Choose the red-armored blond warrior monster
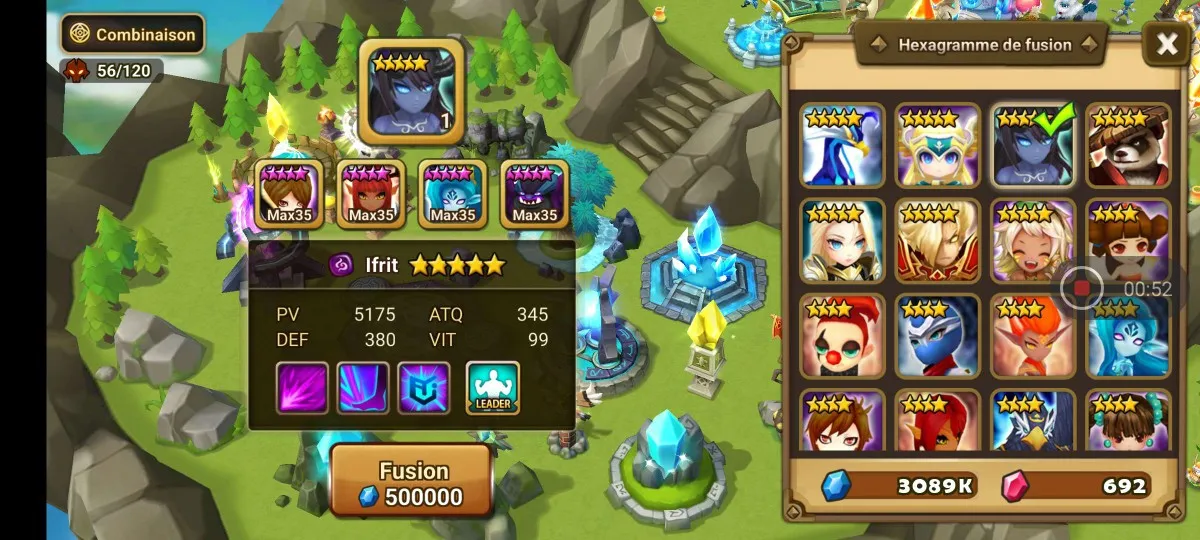This screenshot has width=1200, height=540. point(937,241)
